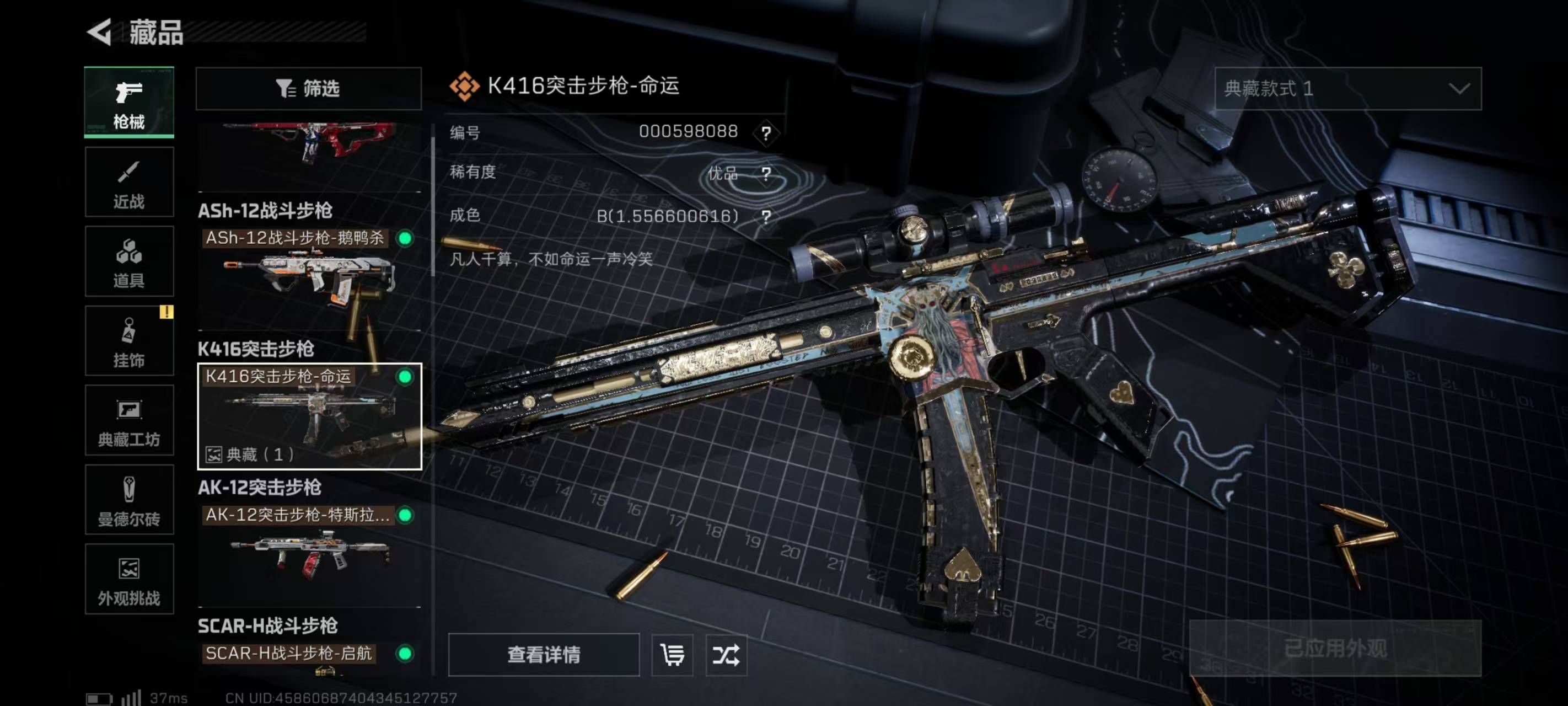Open the 挂饰 charms category
This screenshot has height=706, width=1568.
pos(129,341)
